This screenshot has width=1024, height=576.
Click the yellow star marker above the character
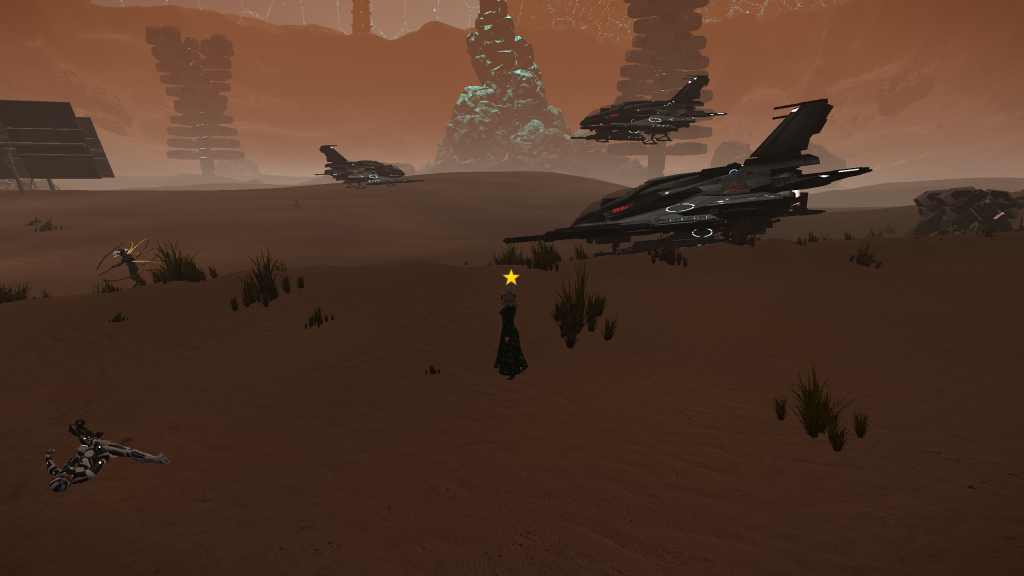click(511, 277)
